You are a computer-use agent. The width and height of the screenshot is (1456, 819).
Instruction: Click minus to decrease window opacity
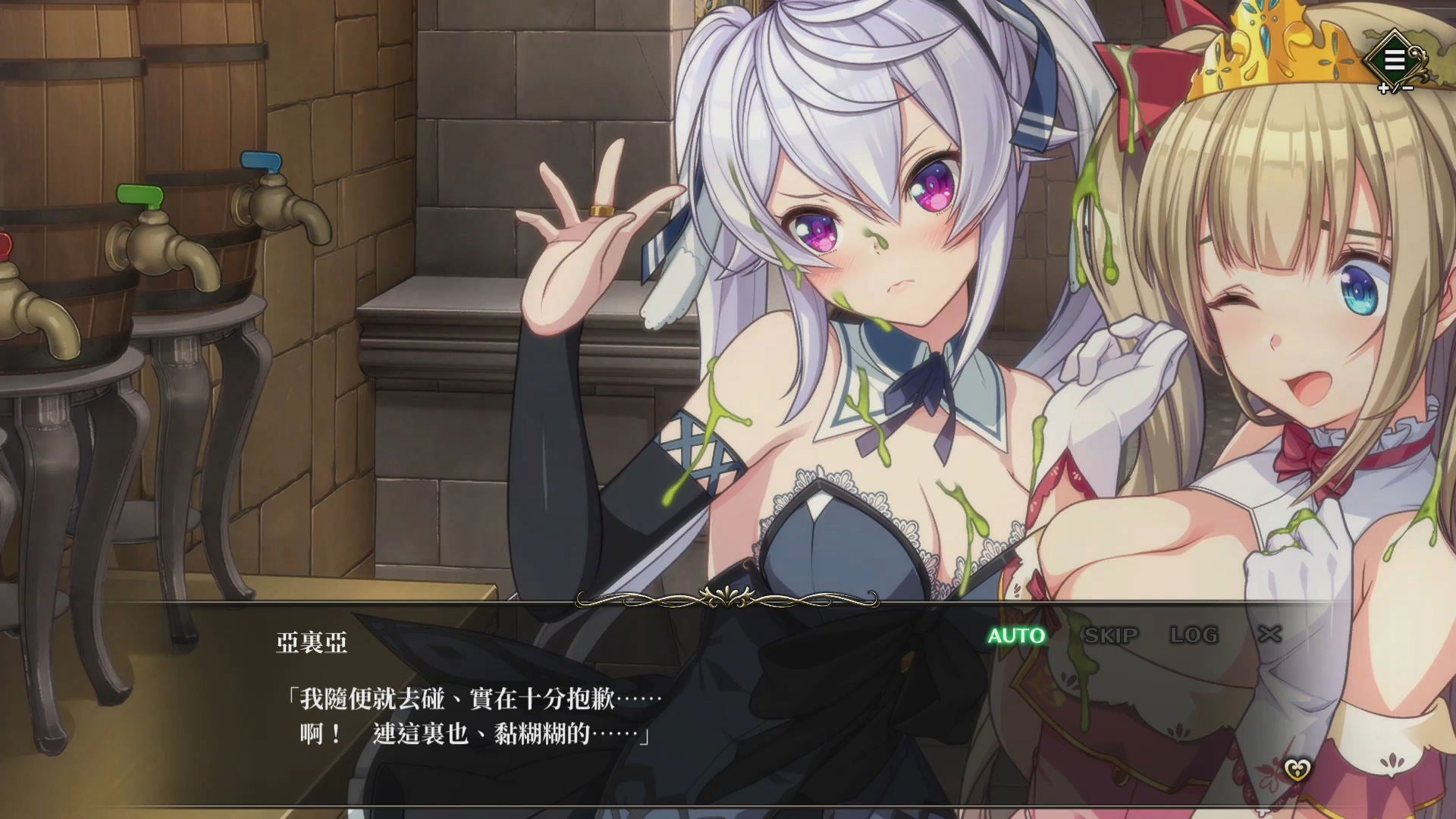[1409, 89]
